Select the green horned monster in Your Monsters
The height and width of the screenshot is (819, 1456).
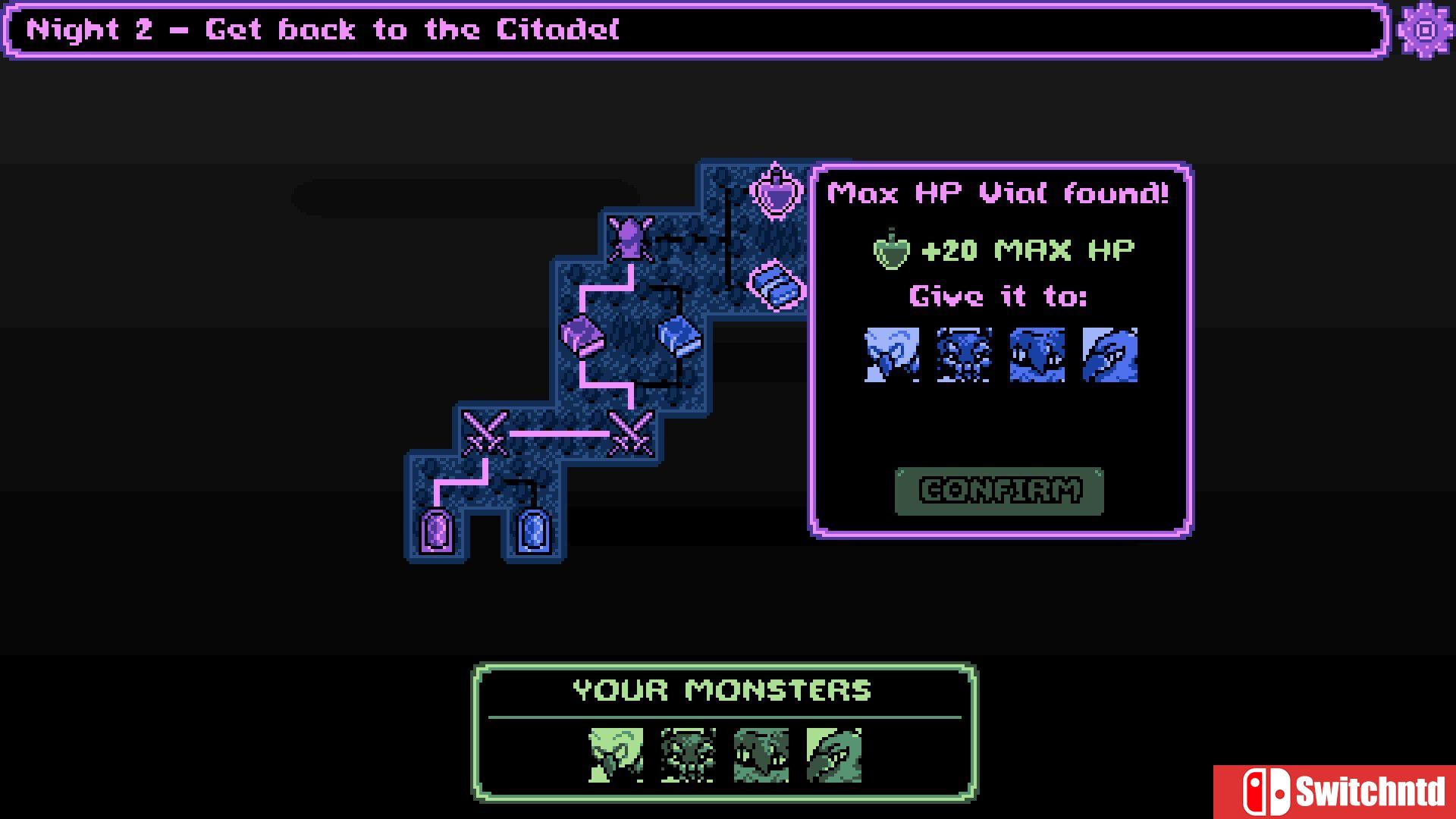(x=616, y=755)
